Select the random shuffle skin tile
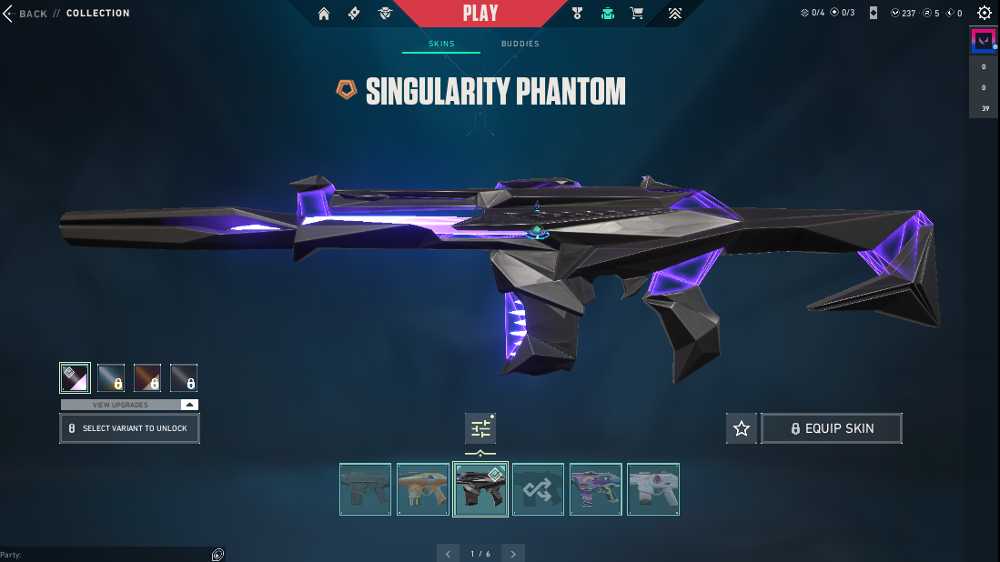This screenshot has width=1000, height=562. tap(538, 489)
